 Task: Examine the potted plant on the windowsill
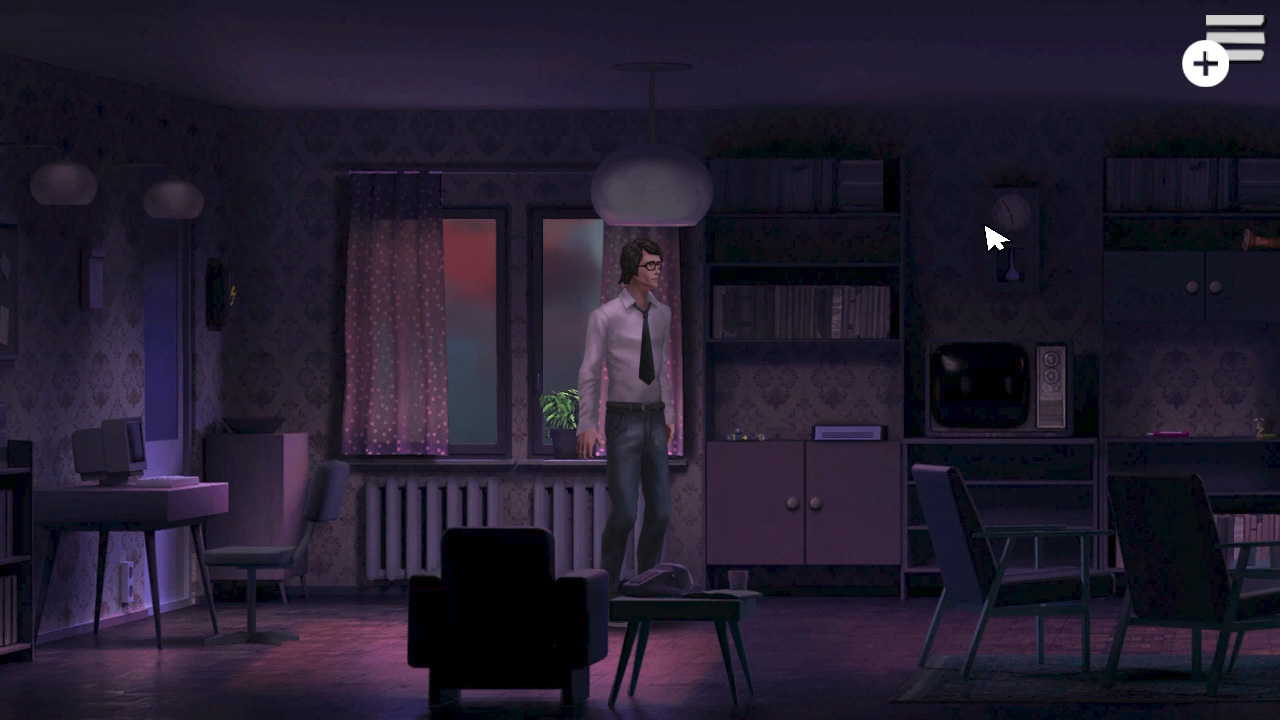(560, 415)
